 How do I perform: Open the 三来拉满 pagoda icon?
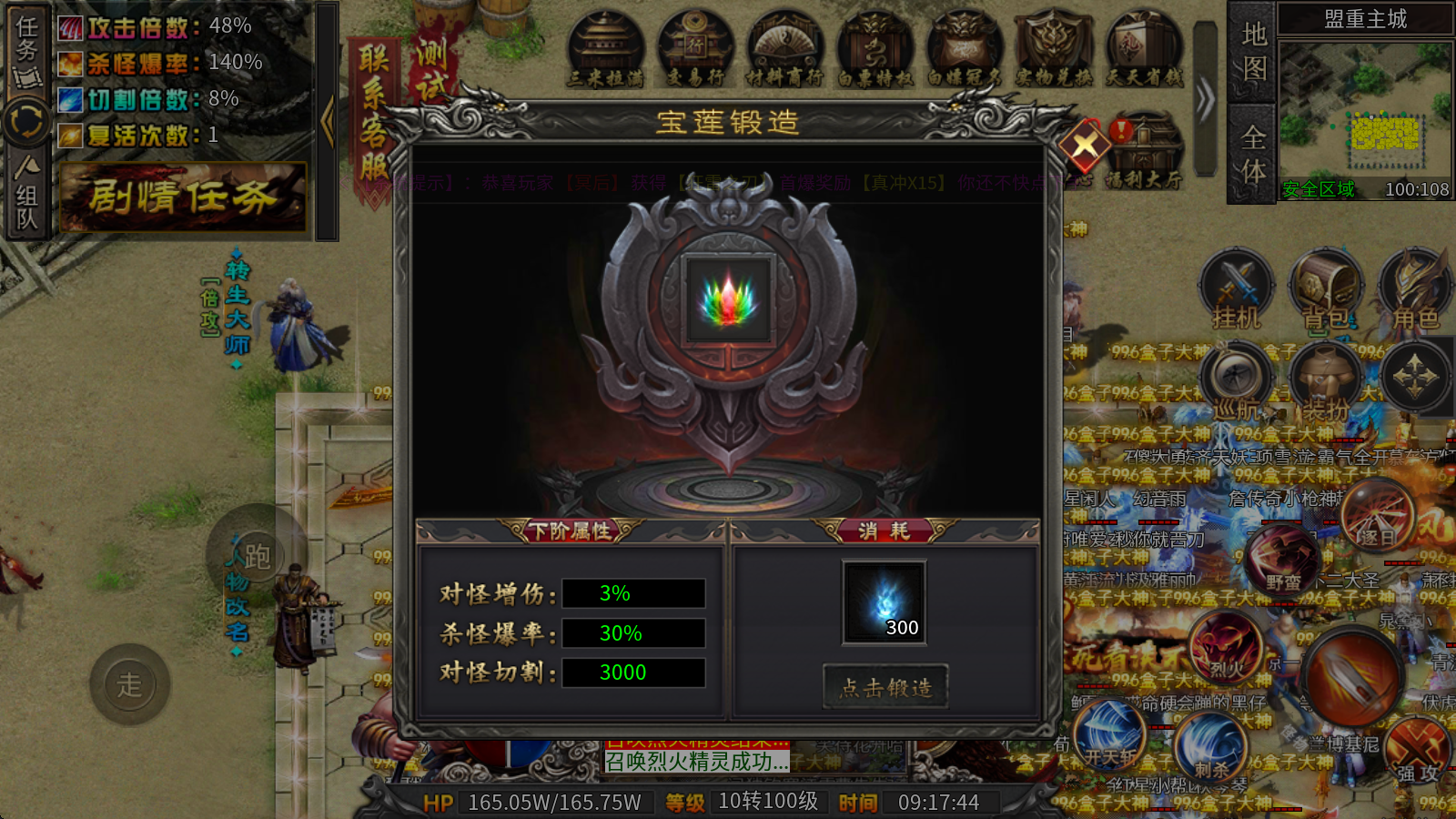coord(606,50)
